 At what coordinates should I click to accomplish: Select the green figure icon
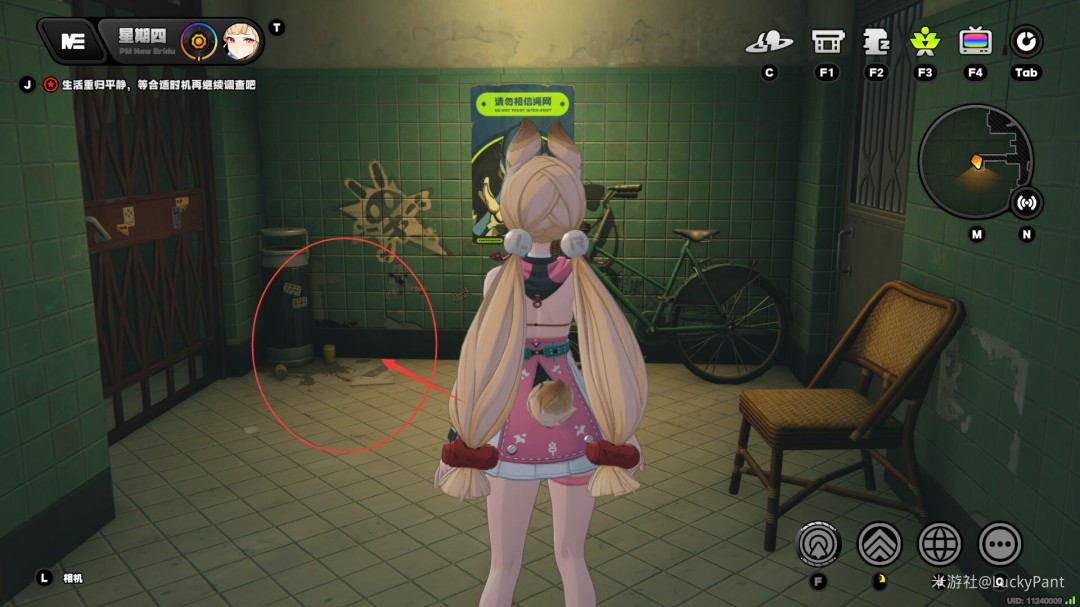point(925,42)
